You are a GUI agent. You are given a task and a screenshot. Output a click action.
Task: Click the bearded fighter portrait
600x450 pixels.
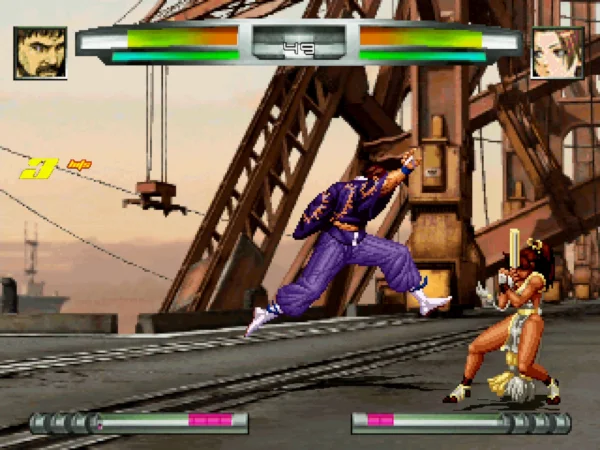41,53
